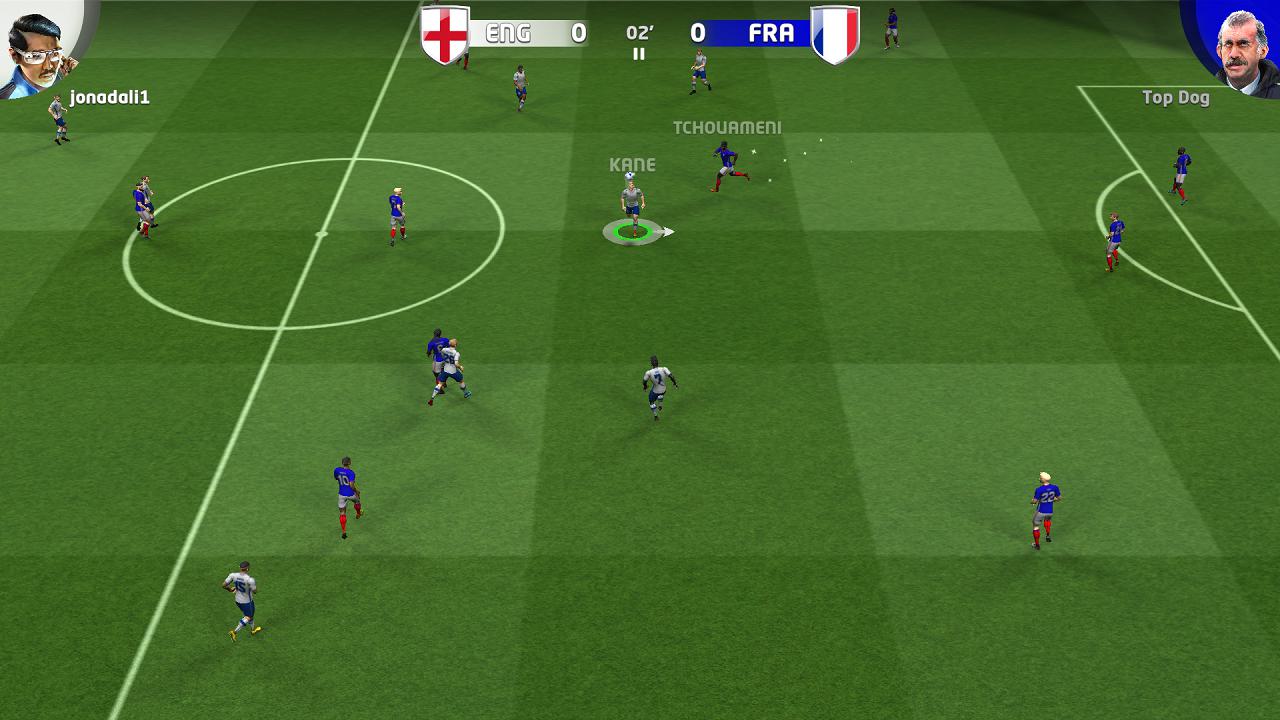Select Kane via his name label
1280x720 pixels.
pos(632,164)
